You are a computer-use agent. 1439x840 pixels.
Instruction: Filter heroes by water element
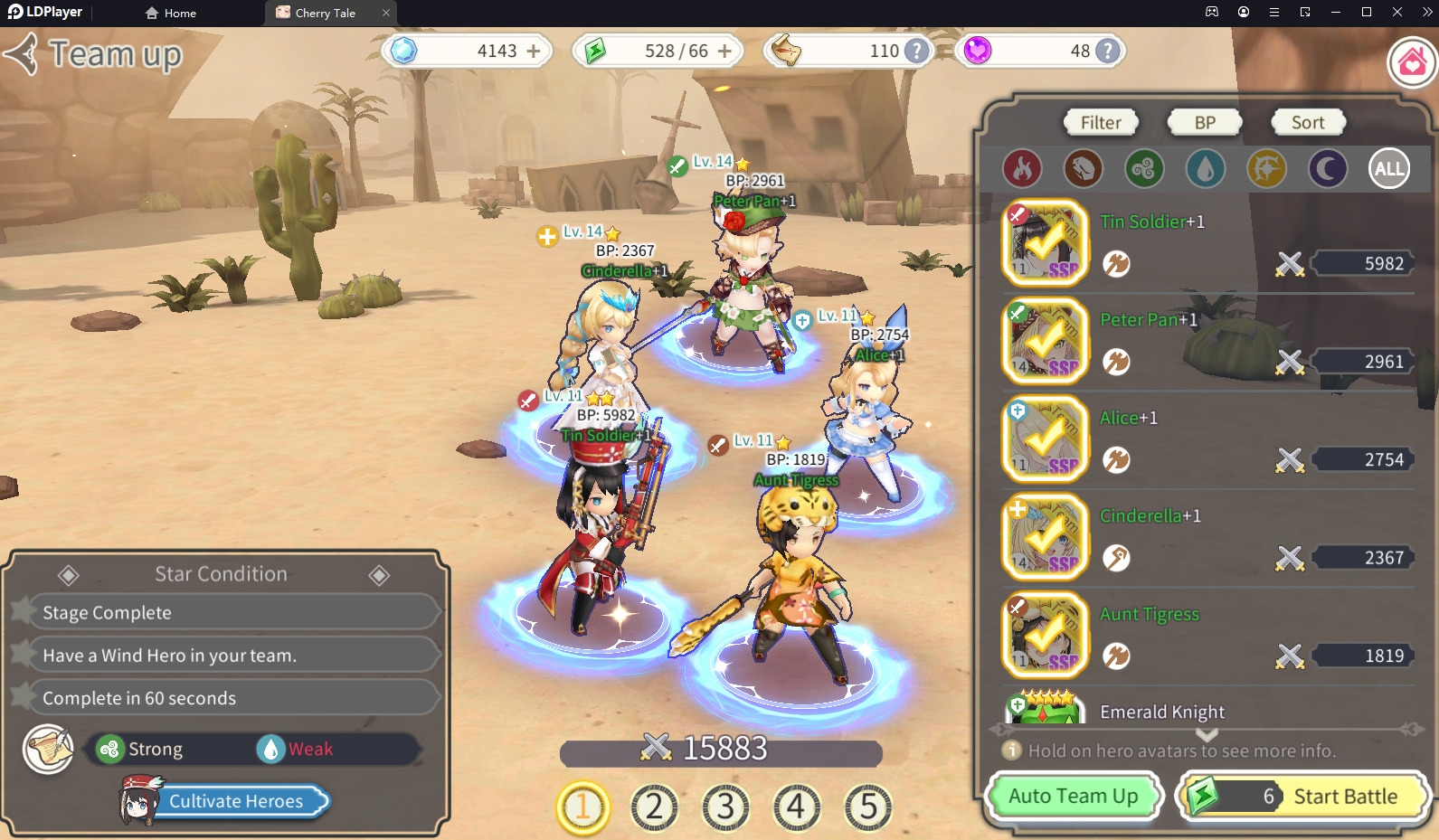(x=1206, y=169)
